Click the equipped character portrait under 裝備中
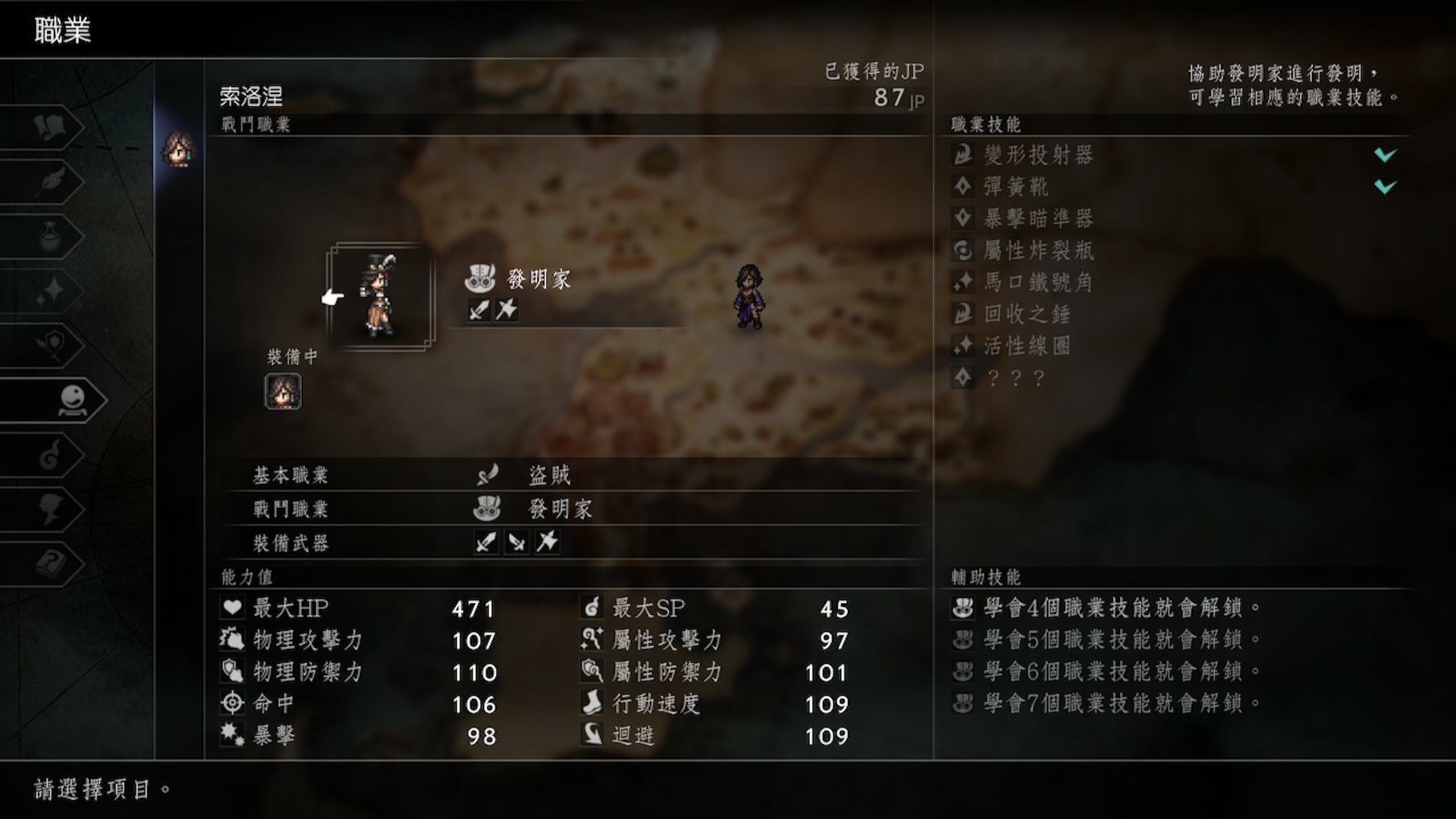1456x819 pixels. (x=283, y=391)
